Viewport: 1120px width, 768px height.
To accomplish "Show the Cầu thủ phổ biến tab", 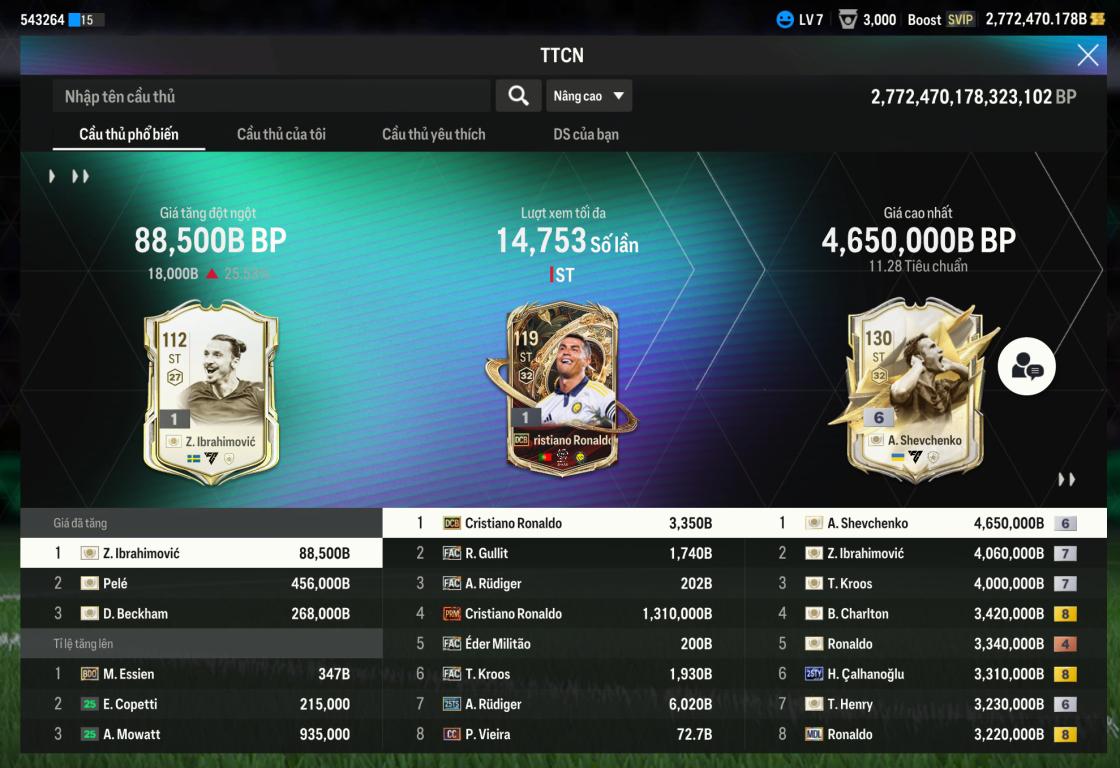I will click(129, 134).
